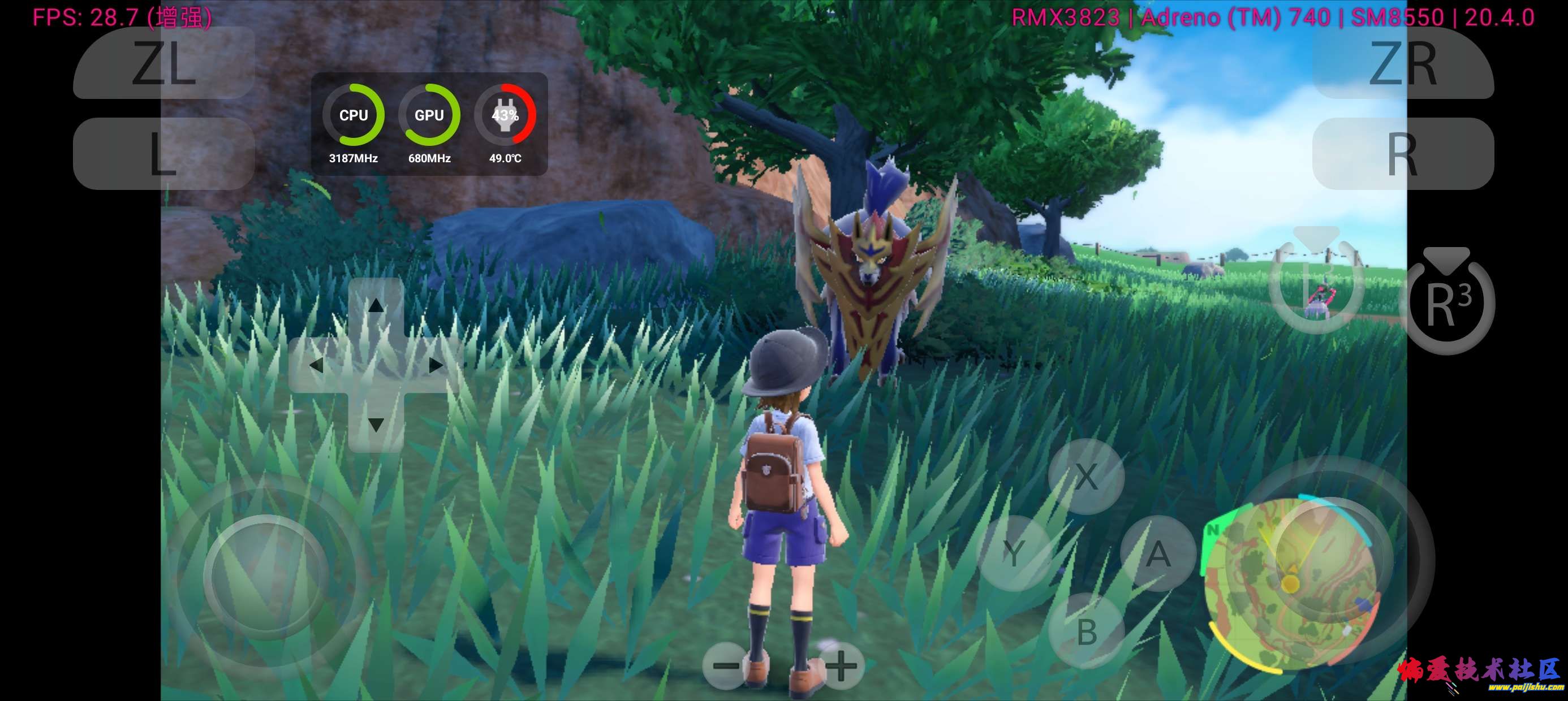Tap the ZR shoulder button

(1402, 63)
